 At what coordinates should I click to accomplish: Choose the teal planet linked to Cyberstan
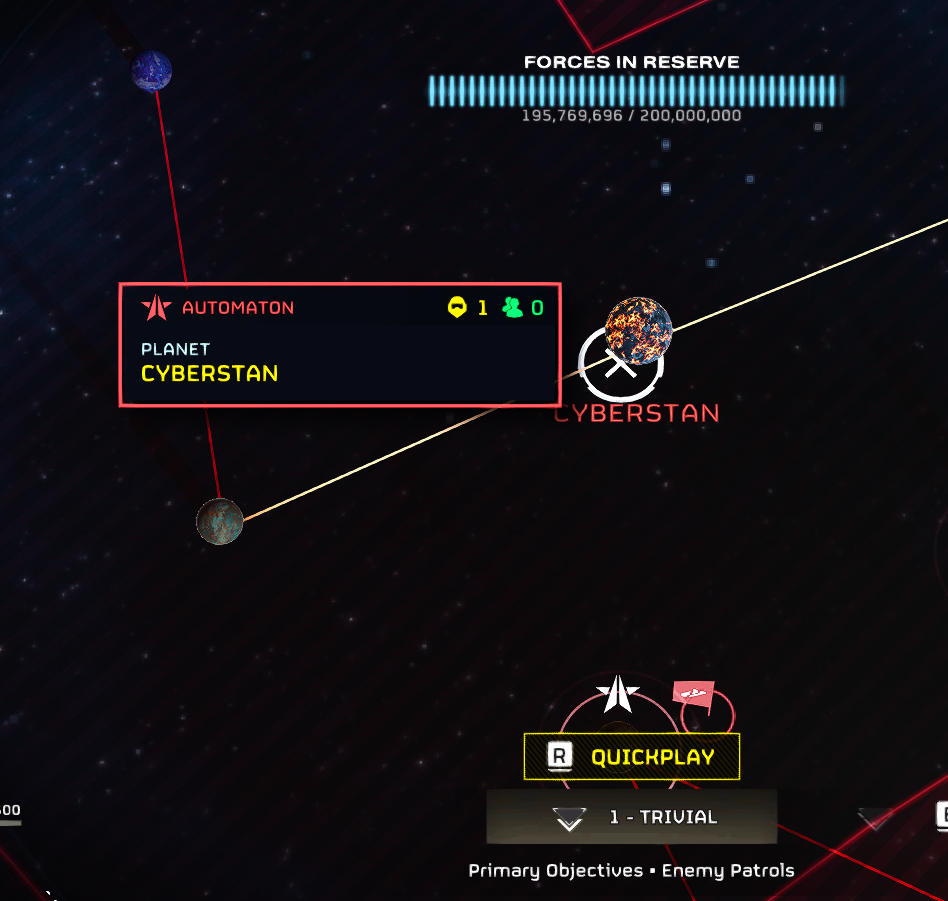220,521
